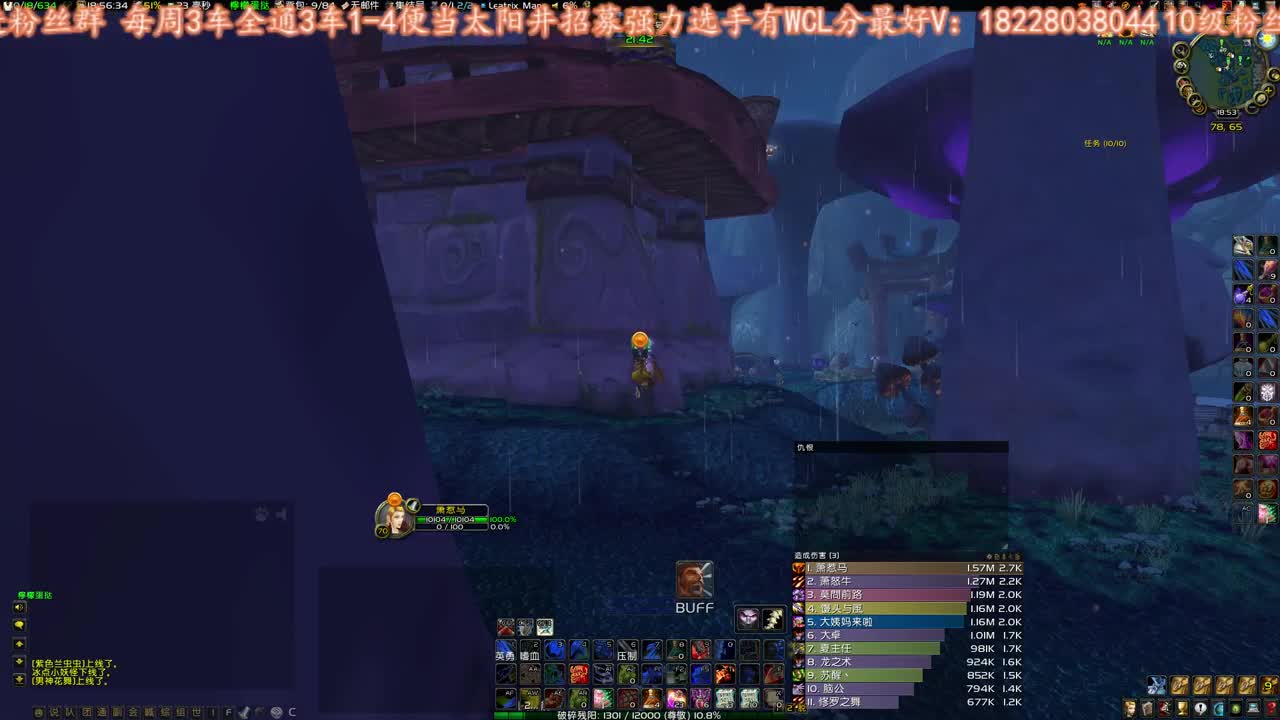Click an arrow toggle in the left chat shortcut column
Screen dimensions: 1280x720
[x=20, y=645]
